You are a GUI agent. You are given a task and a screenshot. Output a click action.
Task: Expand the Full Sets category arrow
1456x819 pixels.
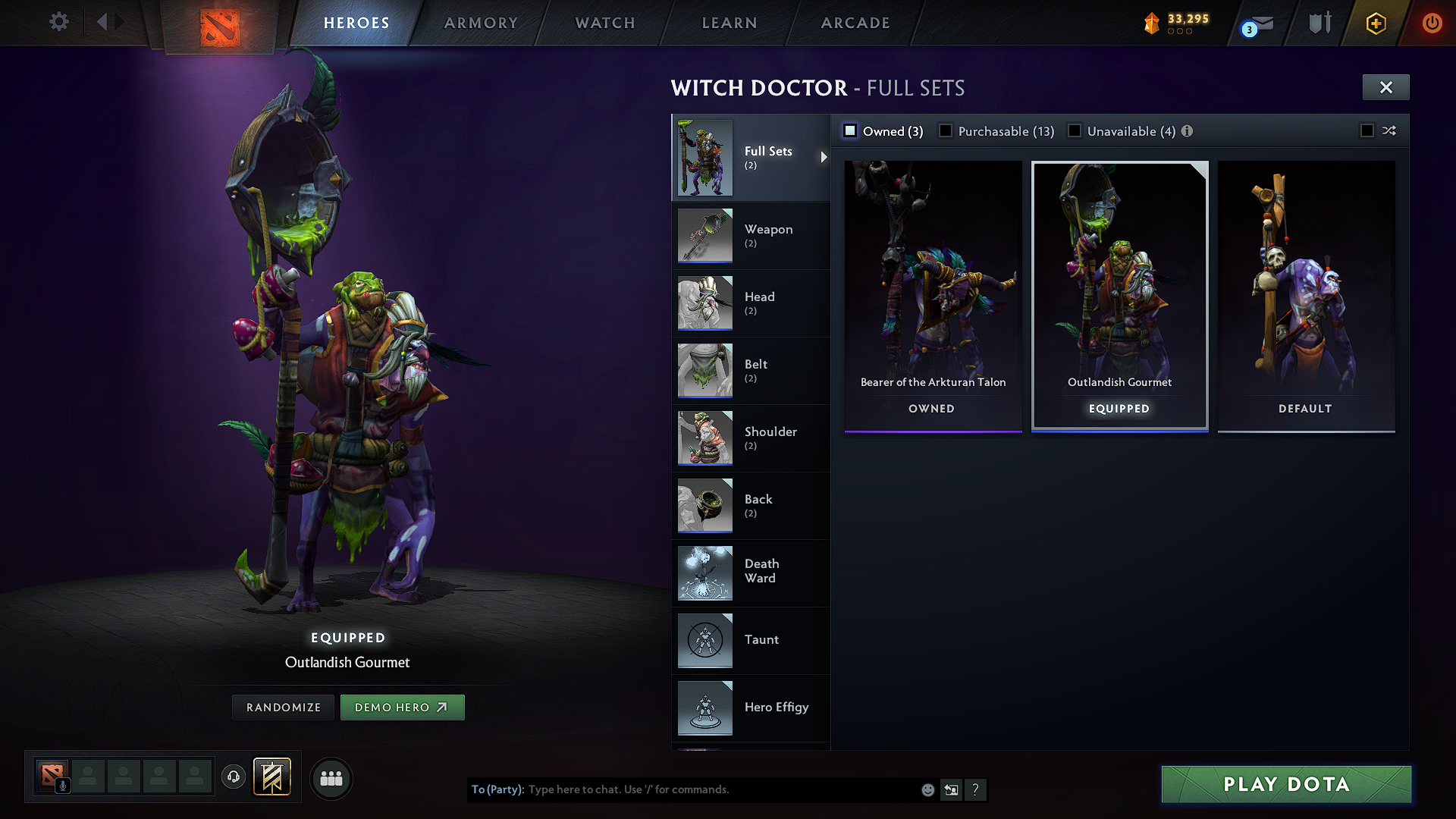[824, 158]
